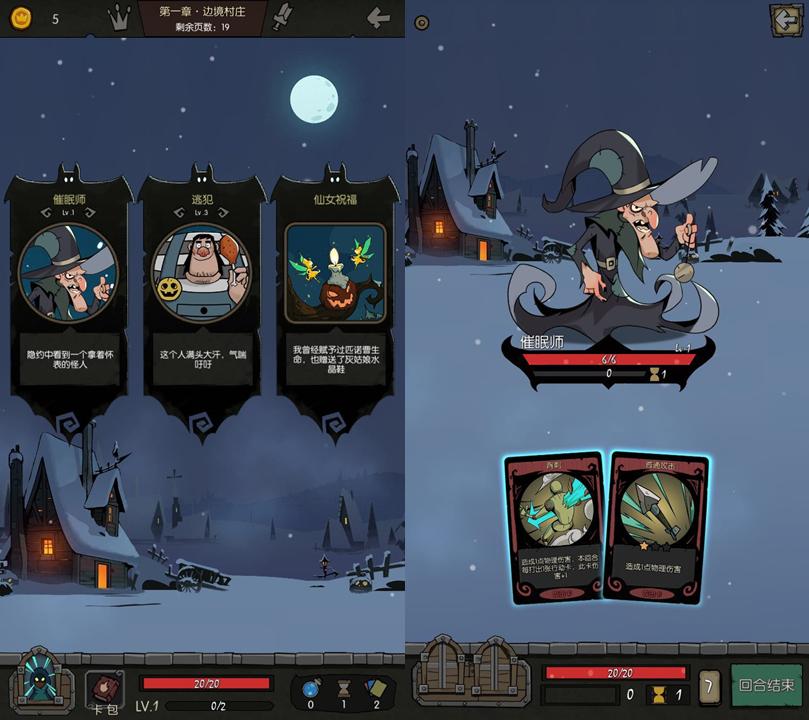Select the 逃犯 fugitive encounter card
The height and width of the screenshot is (720, 809).
202,300
